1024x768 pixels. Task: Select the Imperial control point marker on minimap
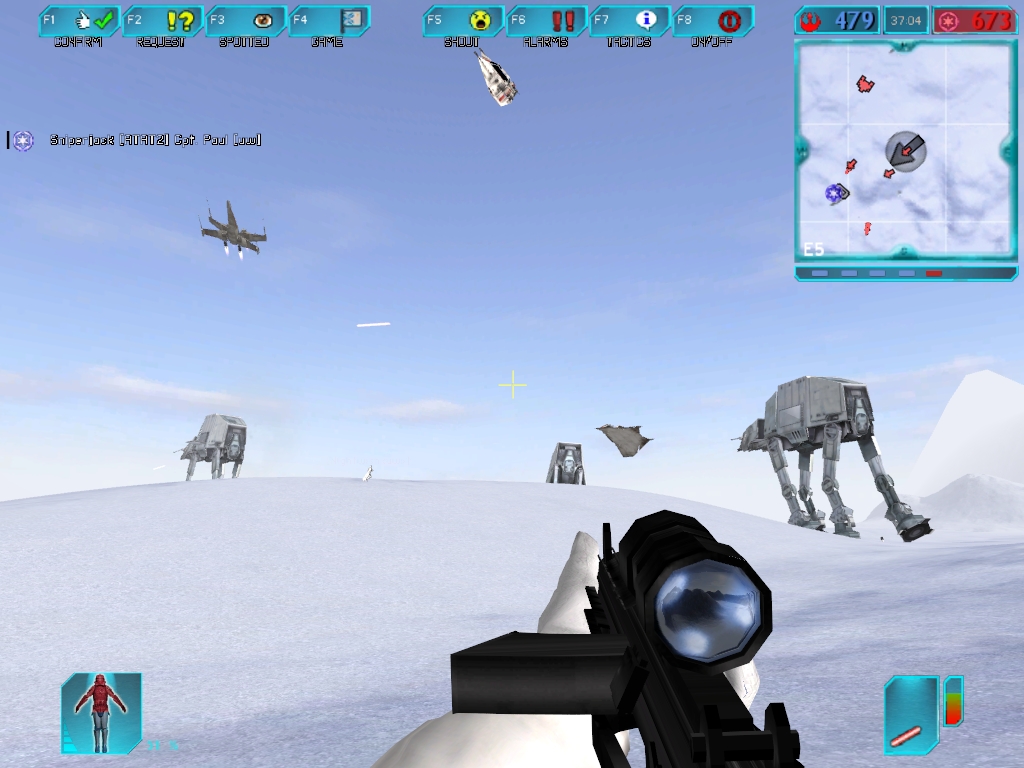tap(833, 193)
